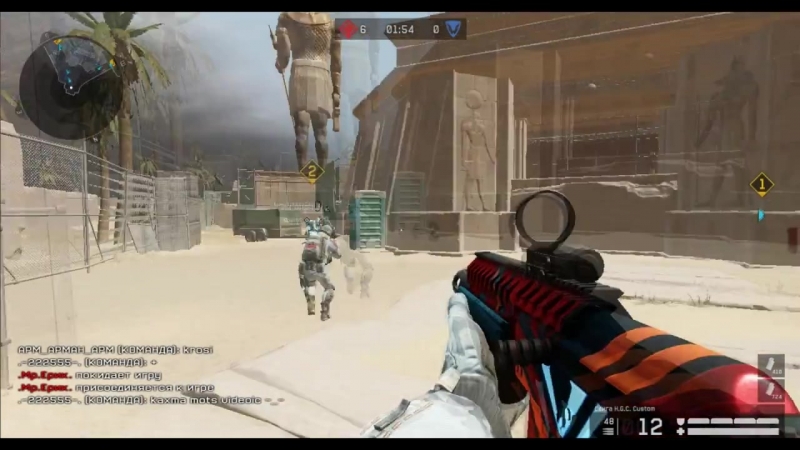800x450 pixels.
Task: Click the red team diamond emblem
Action: [x=348, y=29]
